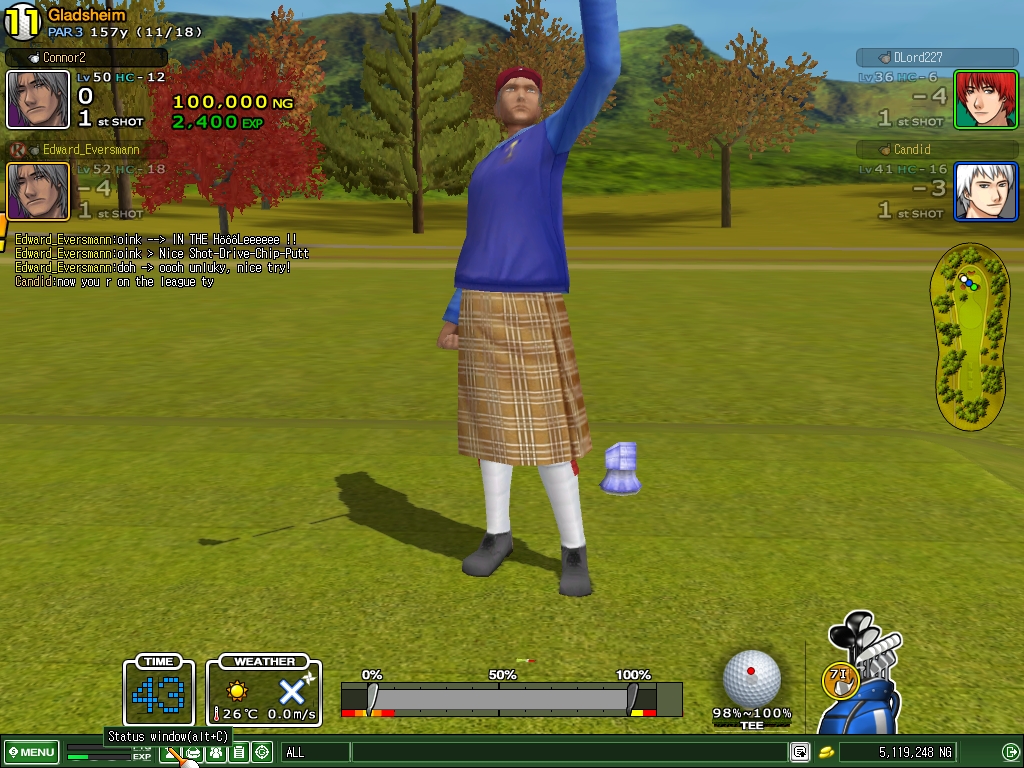Select the ALL chat channel selector
This screenshot has height=768, width=1024.
point(316,752)
